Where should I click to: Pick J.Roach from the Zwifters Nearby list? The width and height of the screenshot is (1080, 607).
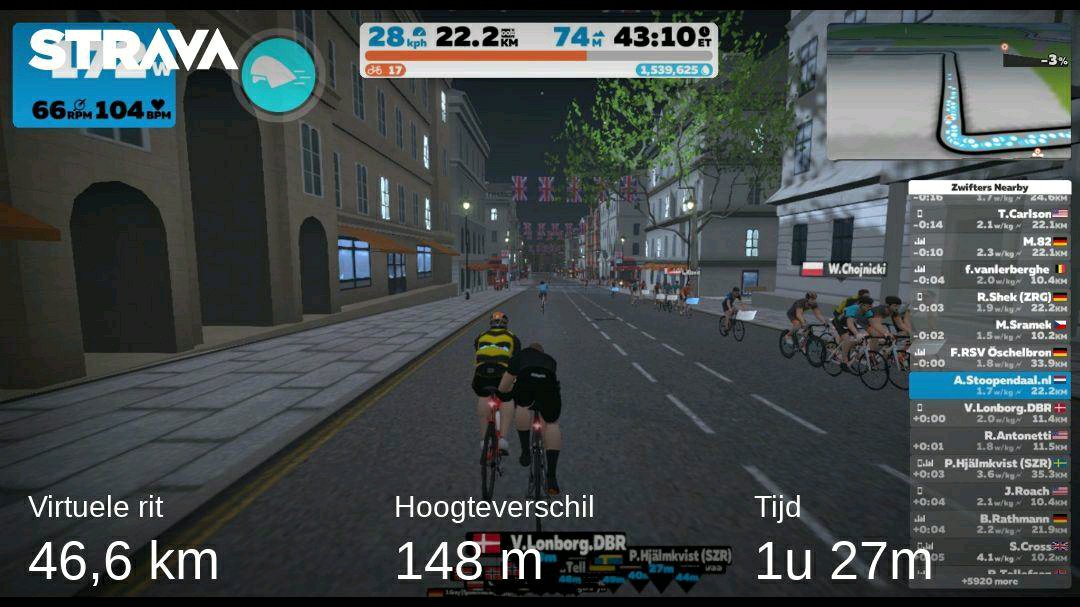989,496
